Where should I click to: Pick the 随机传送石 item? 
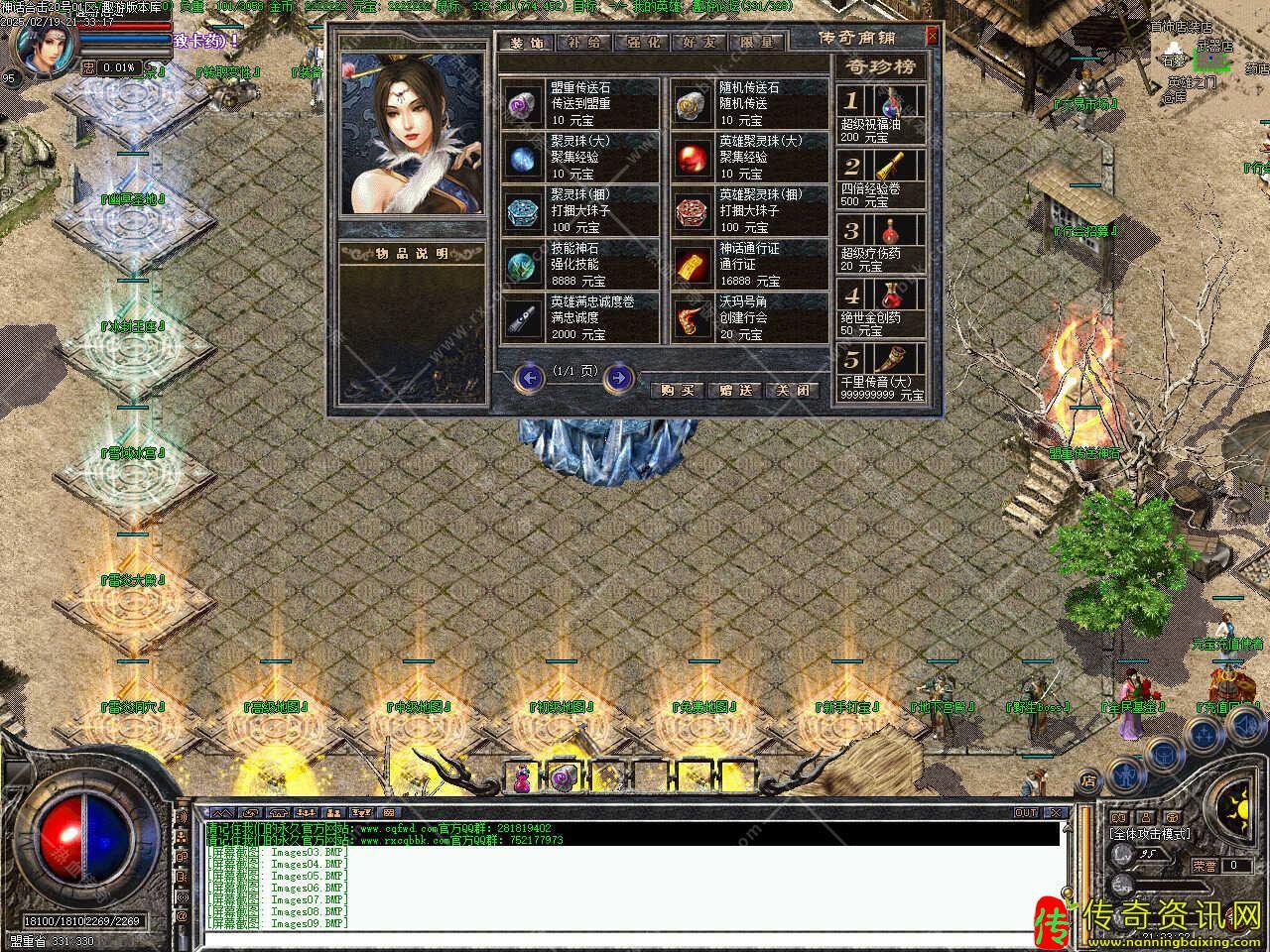690,104
